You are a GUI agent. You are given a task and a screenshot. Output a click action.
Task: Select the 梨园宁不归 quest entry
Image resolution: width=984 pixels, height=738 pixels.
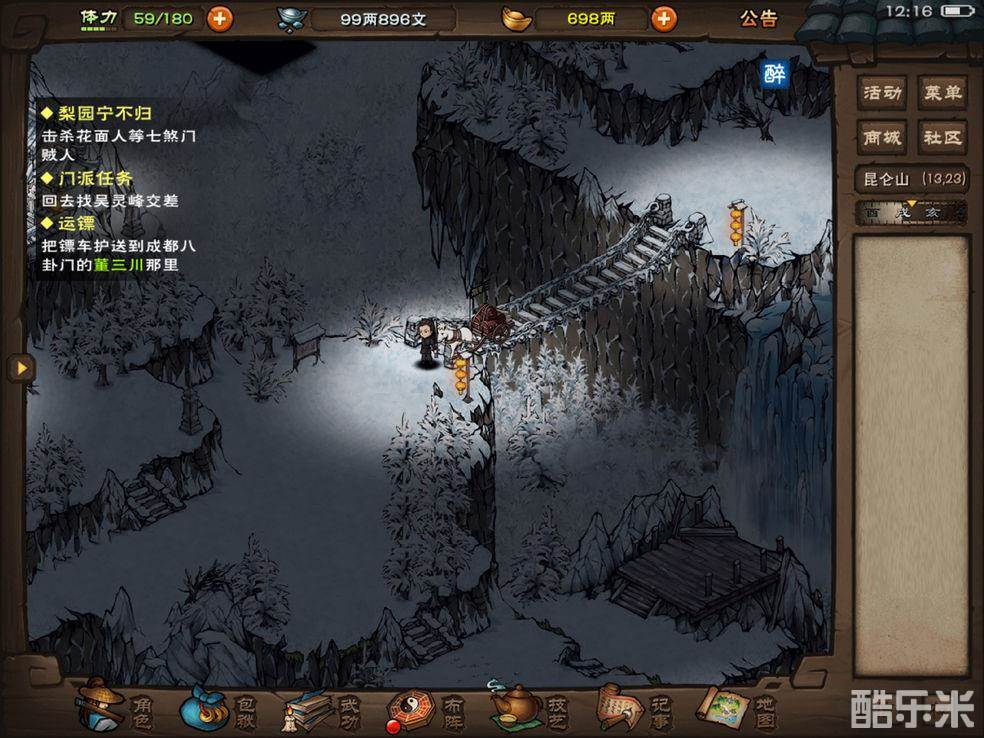tap(98, 114)
